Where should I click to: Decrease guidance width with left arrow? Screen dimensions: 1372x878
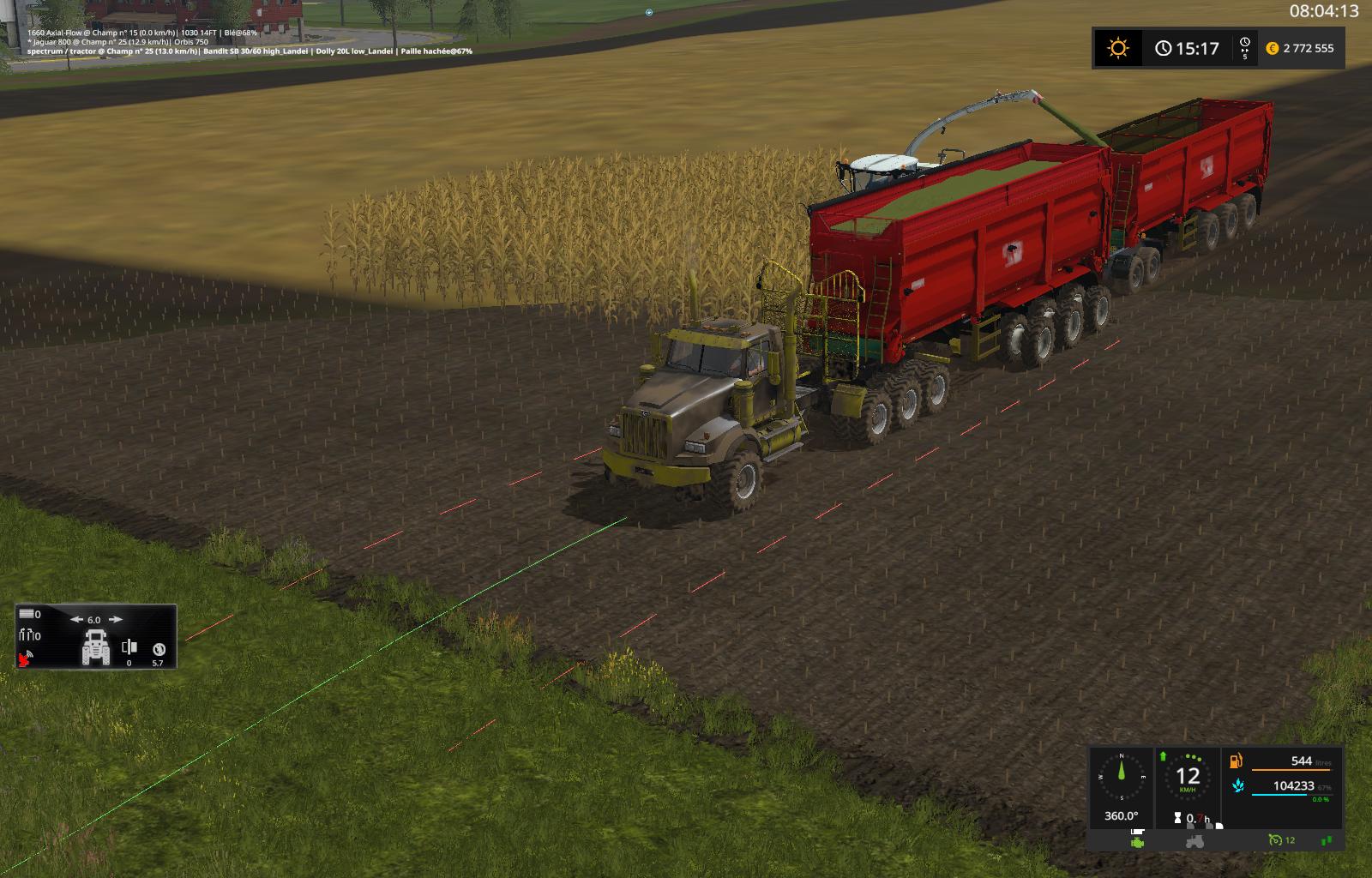point(75,619)
